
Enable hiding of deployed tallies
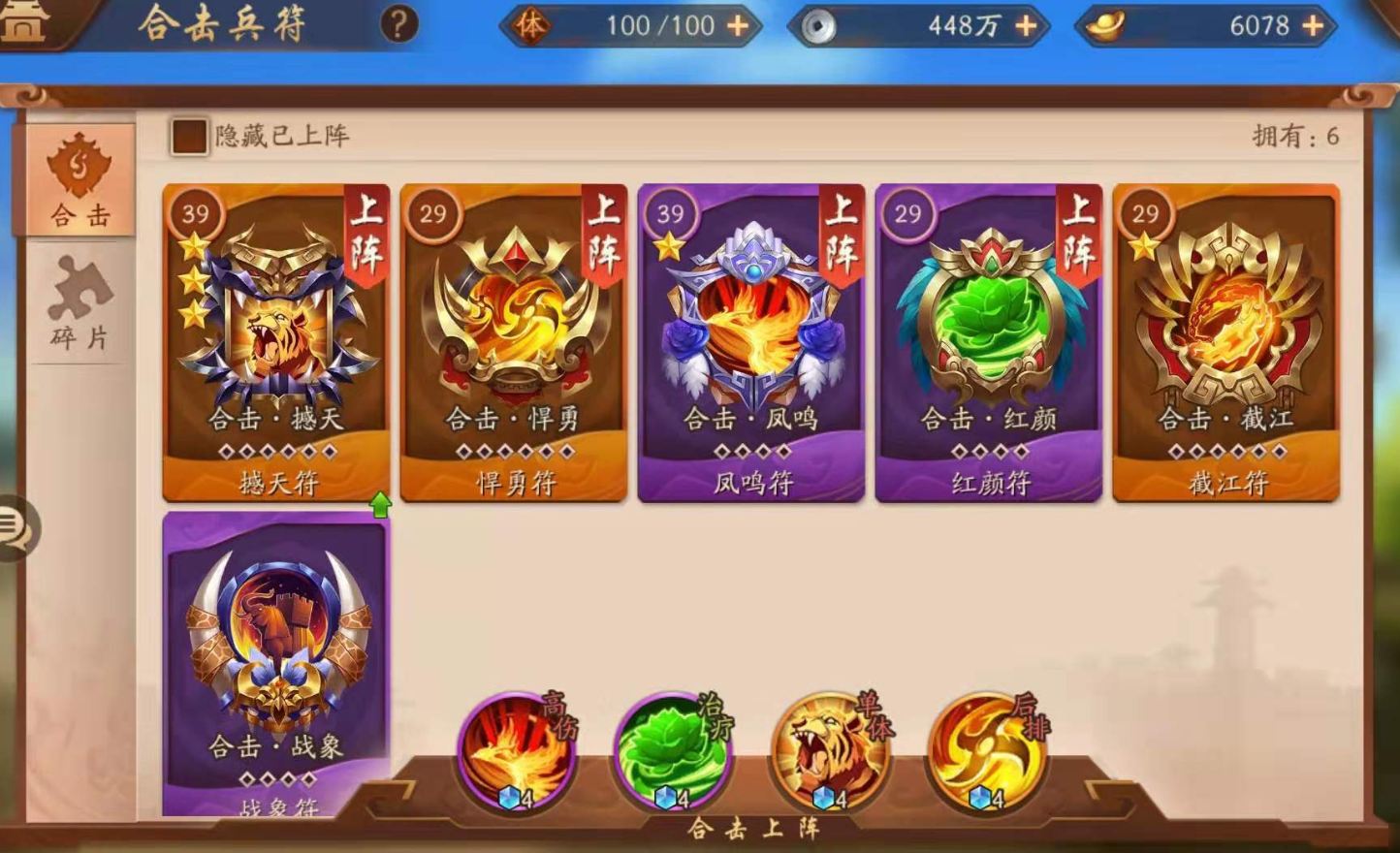click(x=190, y=136)
